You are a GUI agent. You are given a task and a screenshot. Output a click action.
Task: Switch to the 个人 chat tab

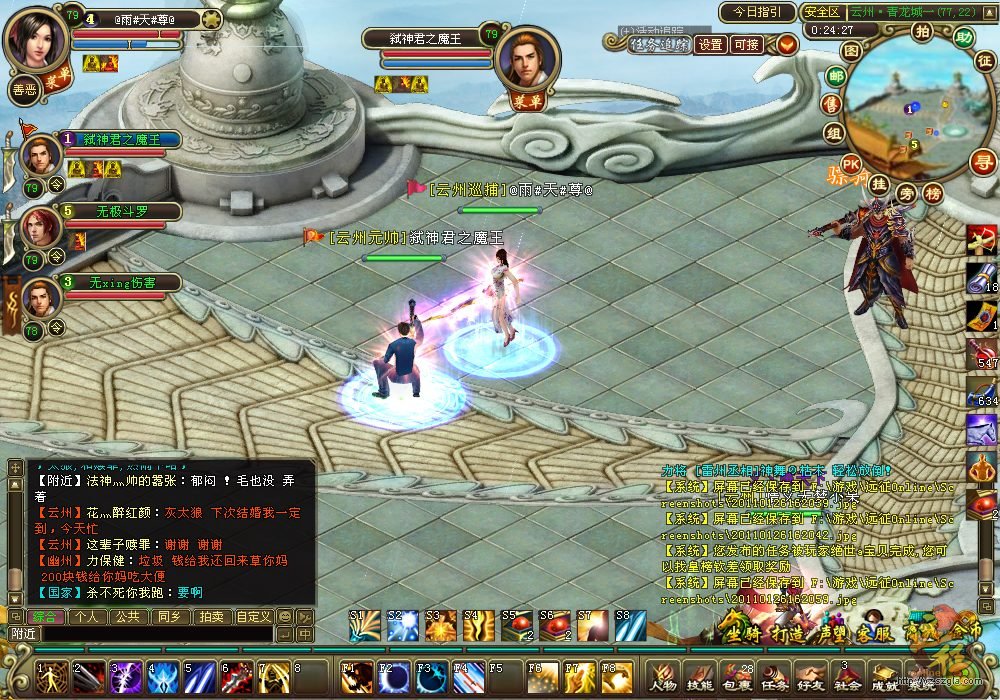(86, 617)
